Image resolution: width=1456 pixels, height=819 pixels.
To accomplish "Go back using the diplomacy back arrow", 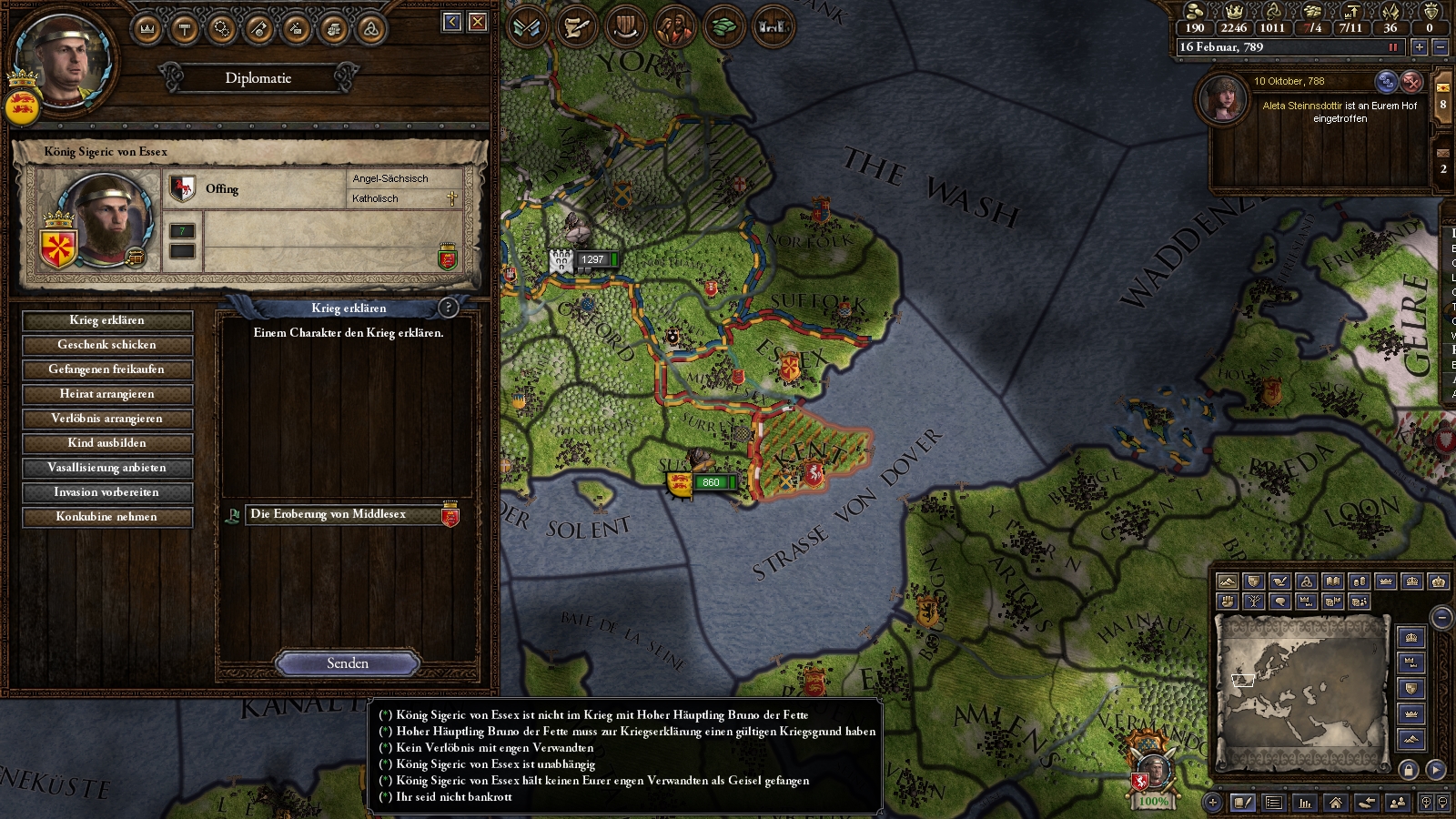I will point(452,22).
